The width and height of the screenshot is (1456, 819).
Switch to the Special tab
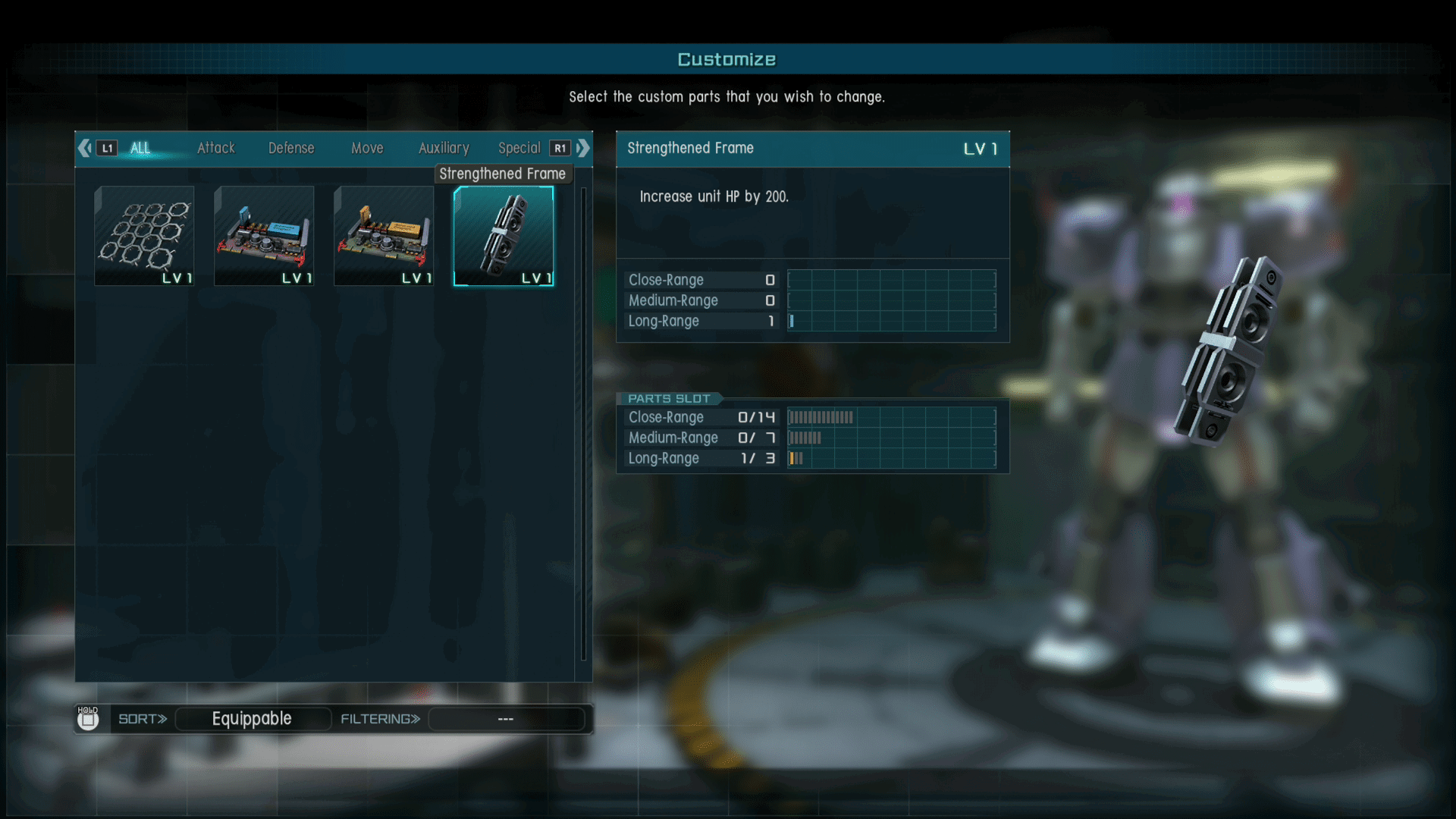click(x=519, y=148)
